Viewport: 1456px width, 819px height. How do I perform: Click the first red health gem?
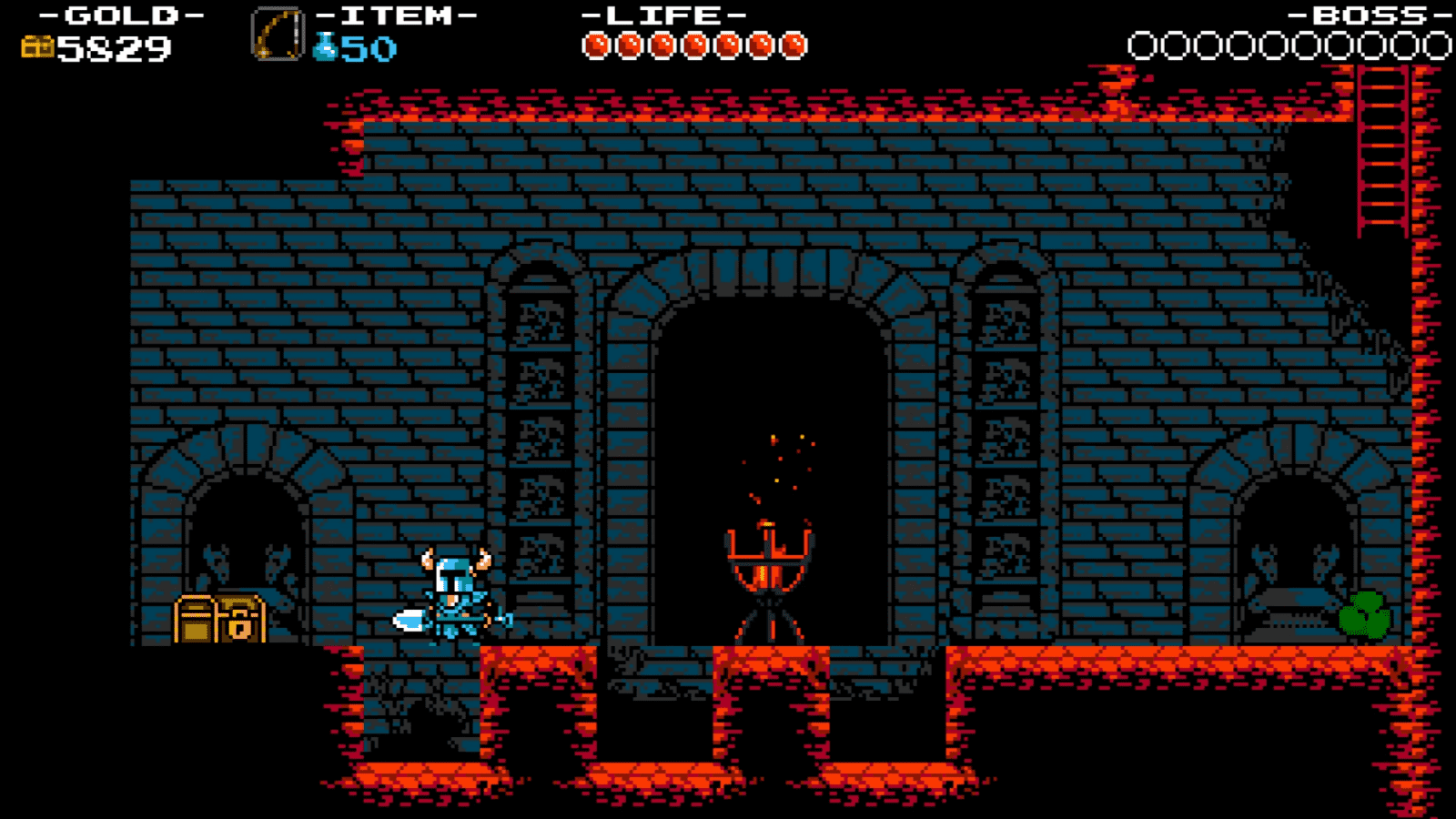[600, 41]
